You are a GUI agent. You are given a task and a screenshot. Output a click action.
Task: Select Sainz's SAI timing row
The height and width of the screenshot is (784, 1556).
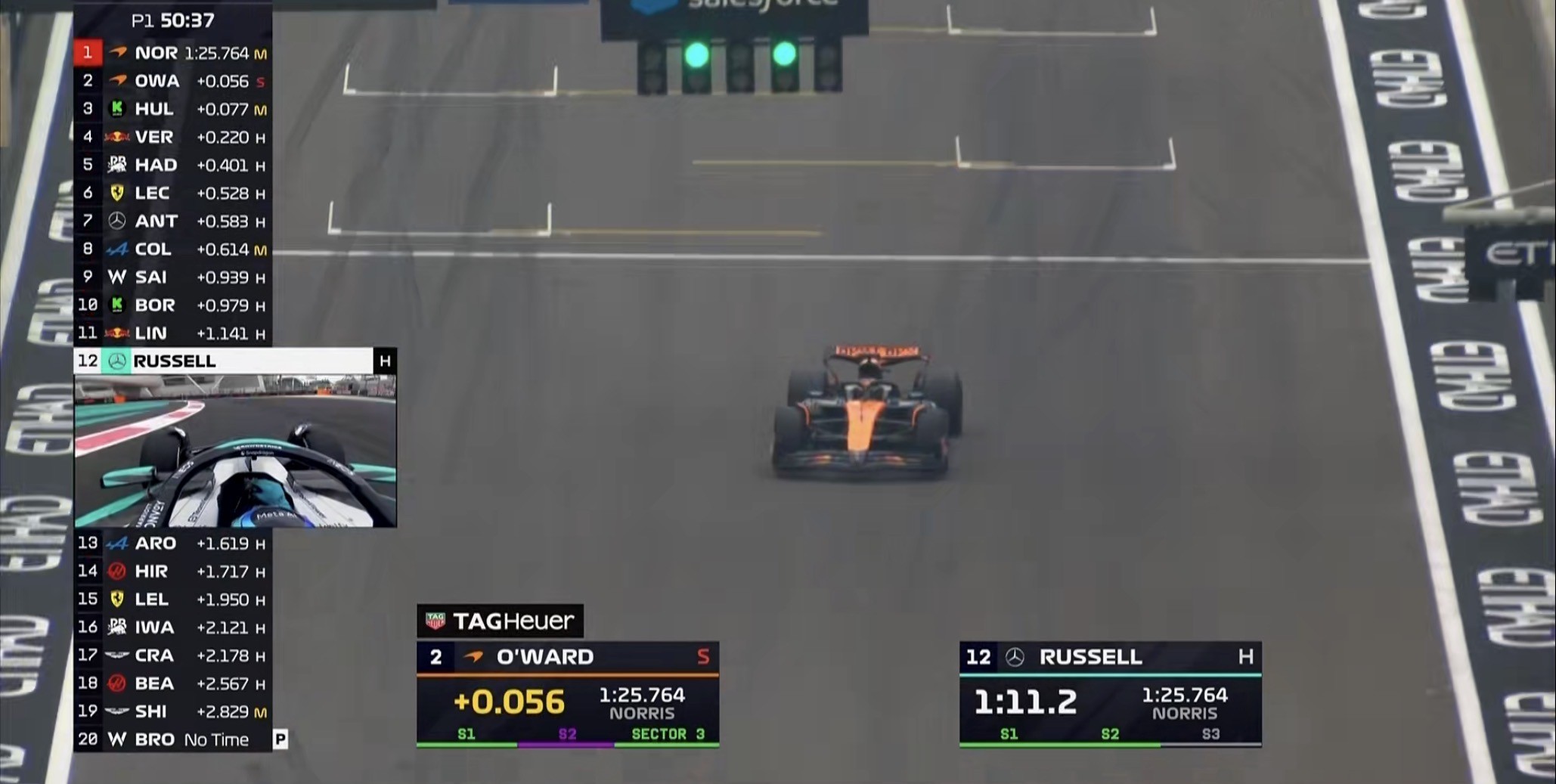click(172, 277)
